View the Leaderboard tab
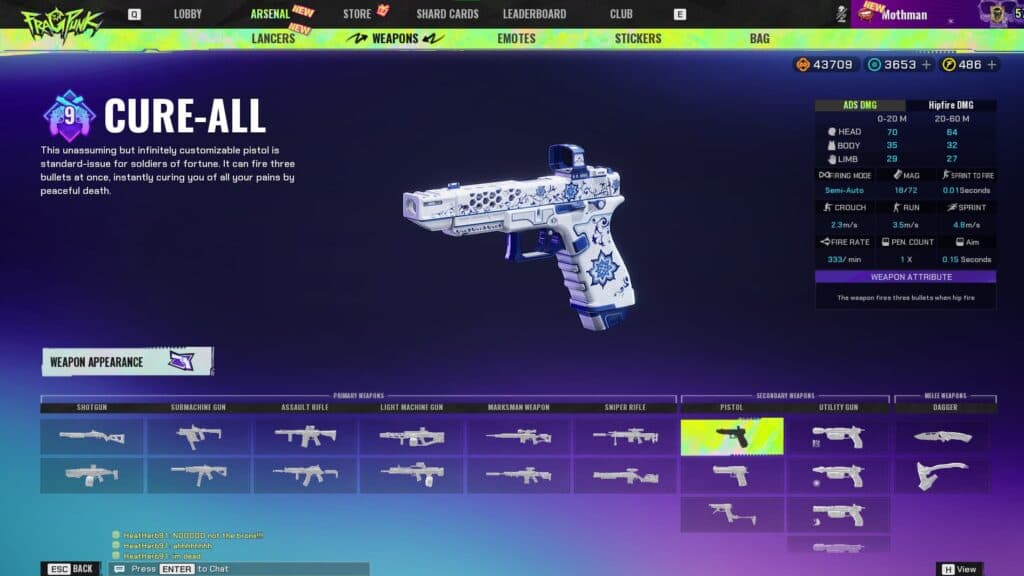Viewport: 1024px width, 576px height. pos(534,14)
